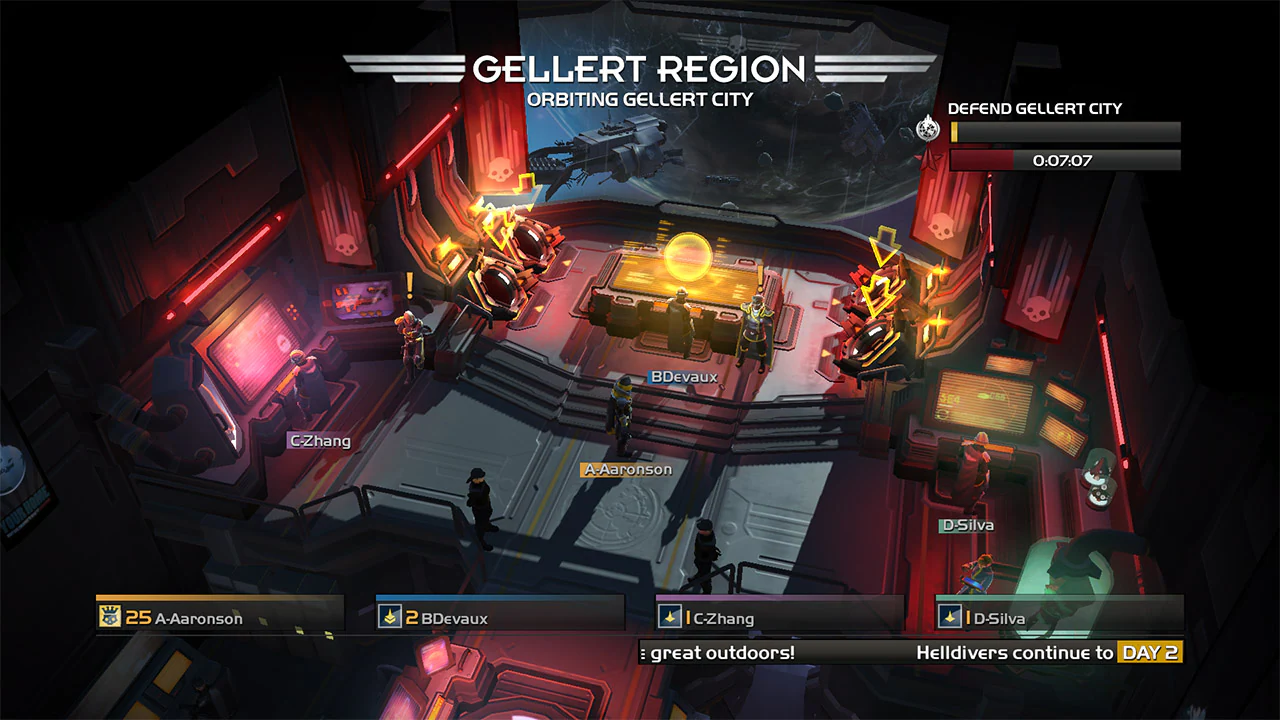Image resolution: width=1280 pixels, height=720 pixels.
Task: Click the DEFEND GELLERT CITY objective text
Action: coord(1035,108)
